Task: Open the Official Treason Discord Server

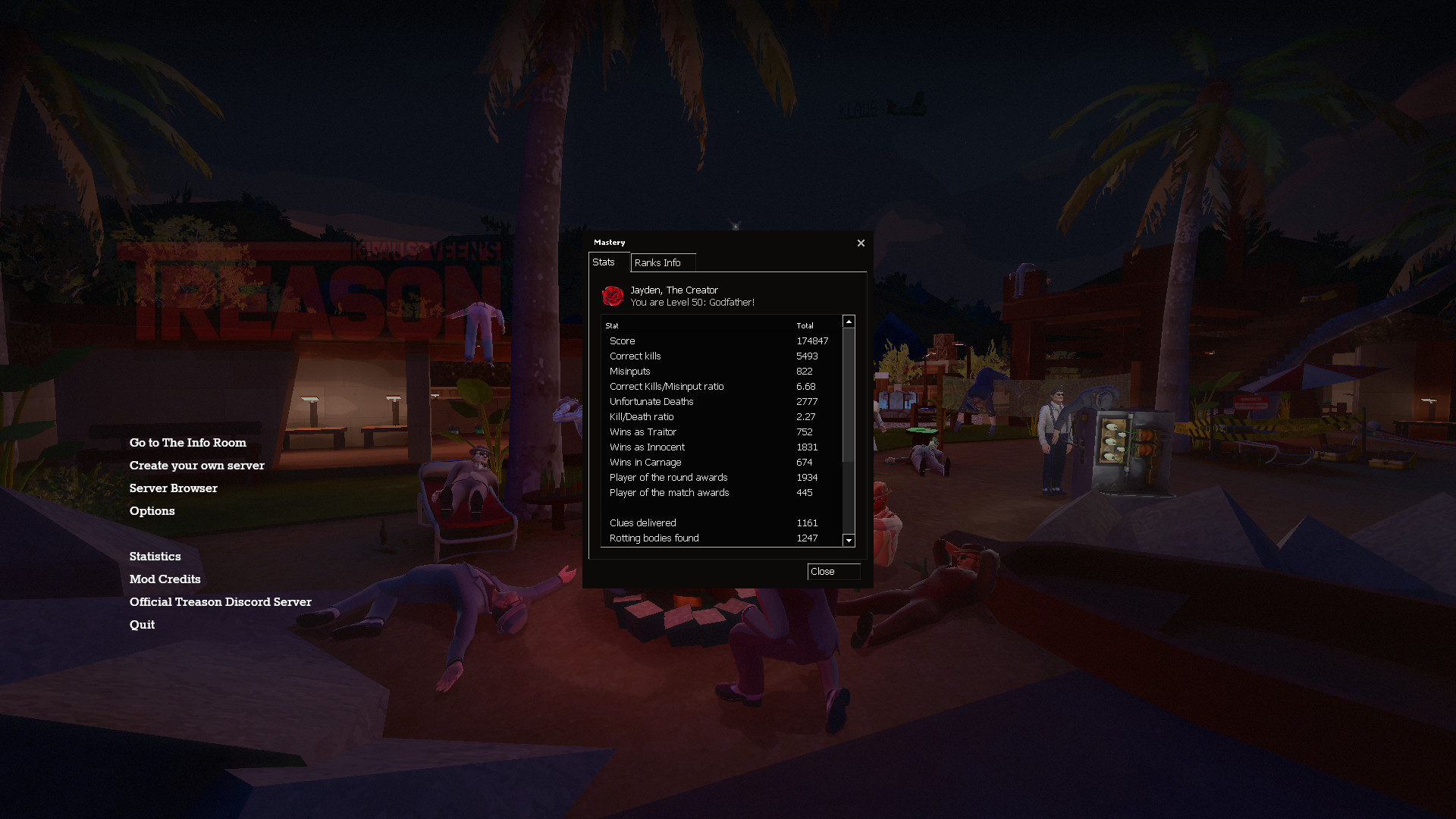Action: click(x=221, y=601)
